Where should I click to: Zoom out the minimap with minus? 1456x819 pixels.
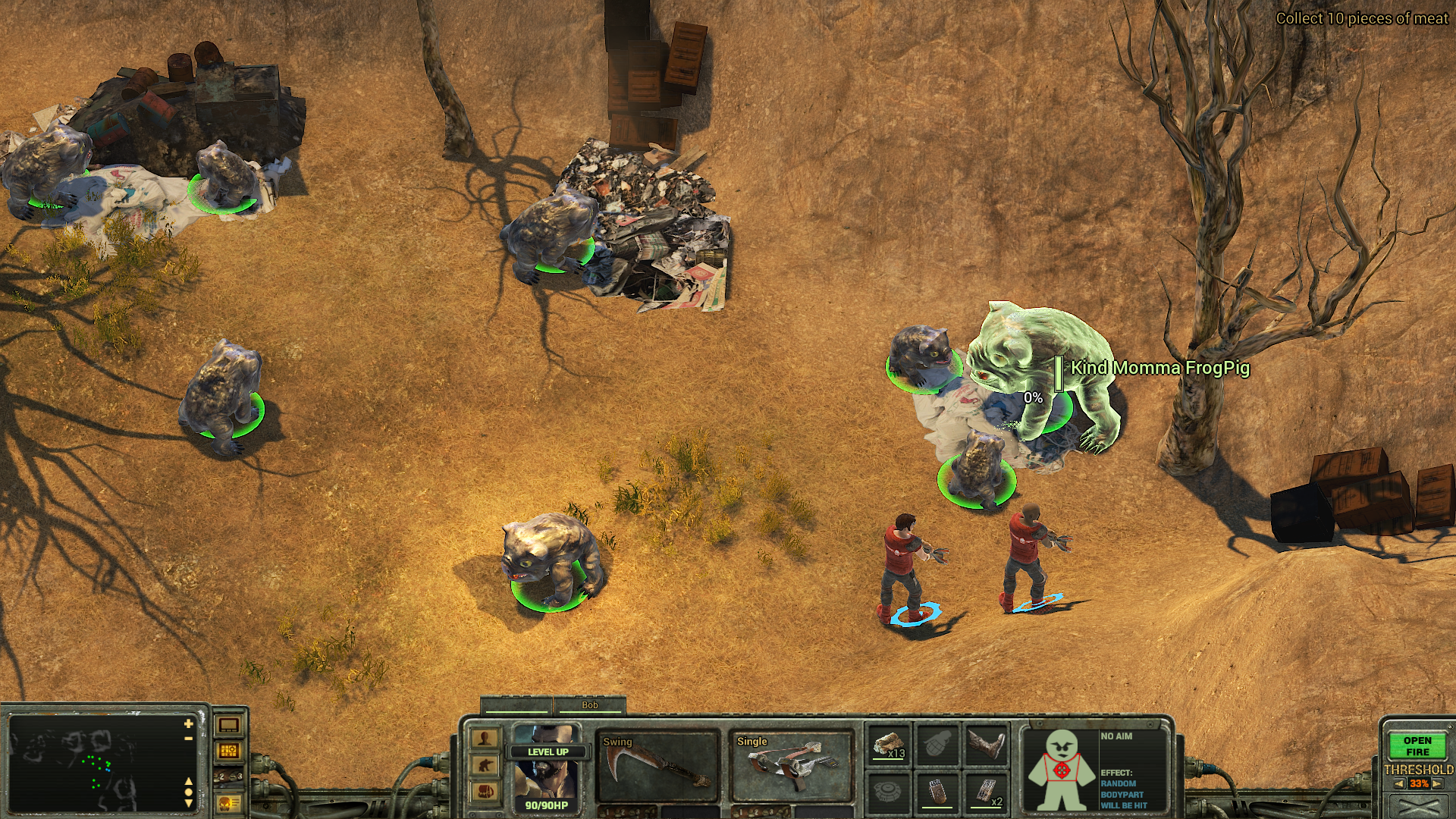(x=188, y=738)
